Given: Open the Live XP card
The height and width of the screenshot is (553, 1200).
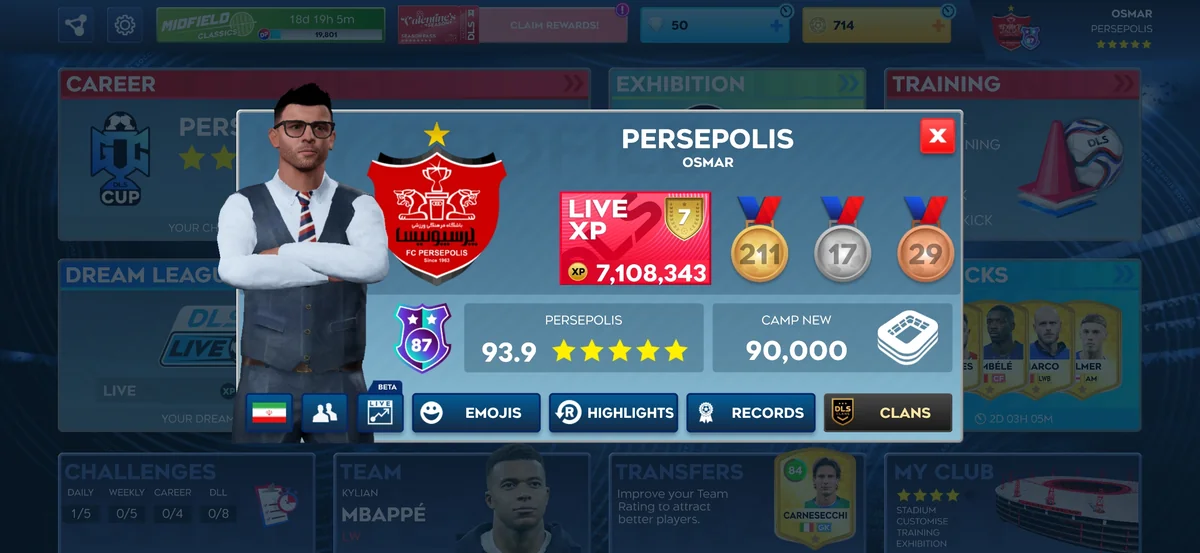Looking at the screenshot, I should (635, 239).
